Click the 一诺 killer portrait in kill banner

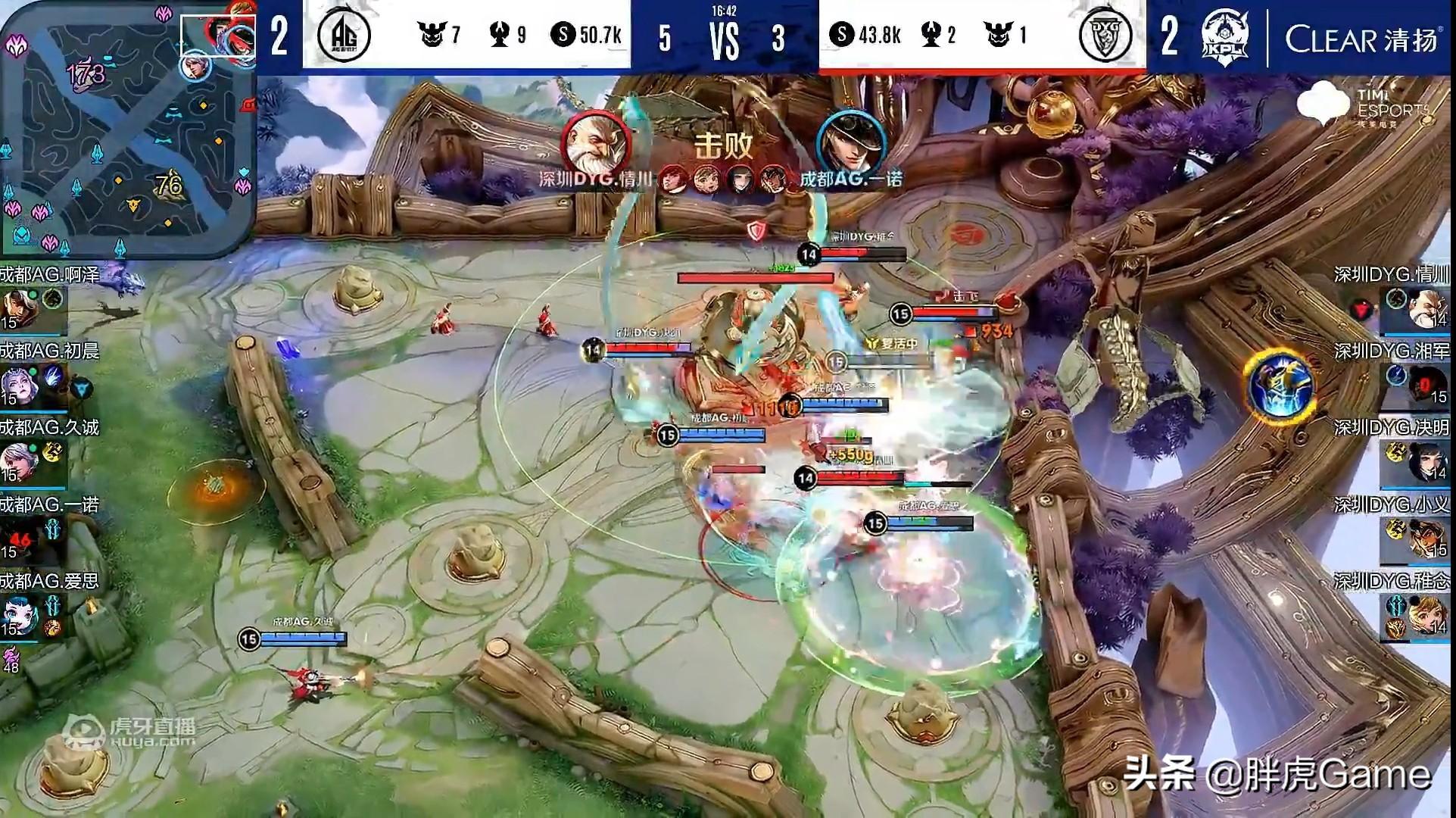click(x=851, y=142)
